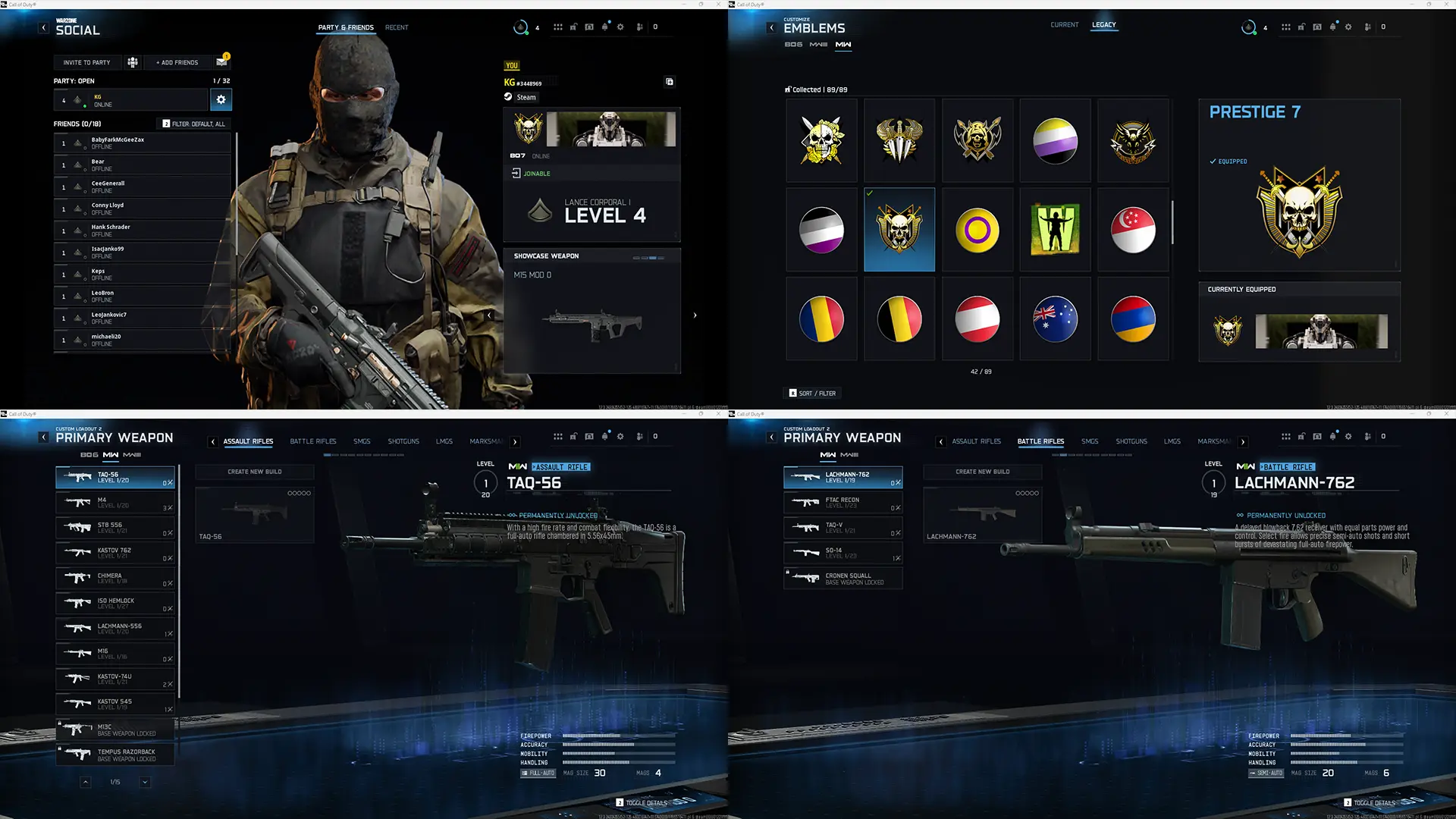Screen dimensions: 1456x819
Task: Open the store padlock icon
Action: click(573, 27)
